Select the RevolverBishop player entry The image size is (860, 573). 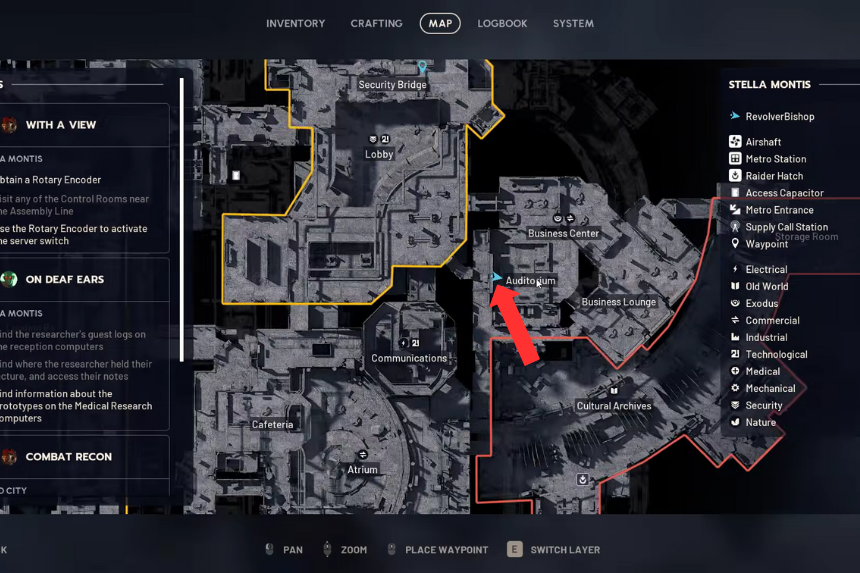point(779,116)
